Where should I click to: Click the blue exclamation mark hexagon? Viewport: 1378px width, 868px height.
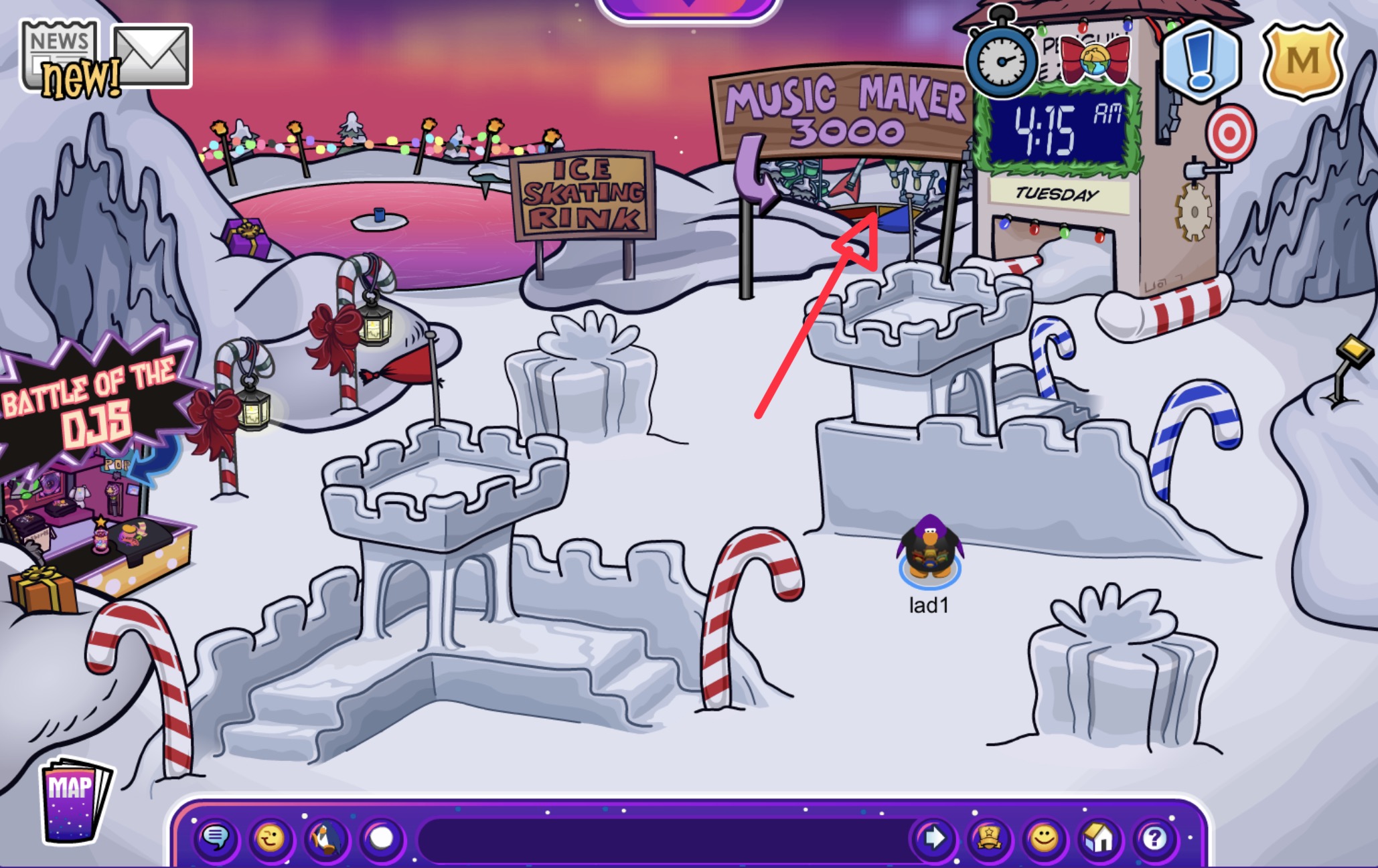point(1201,60)
